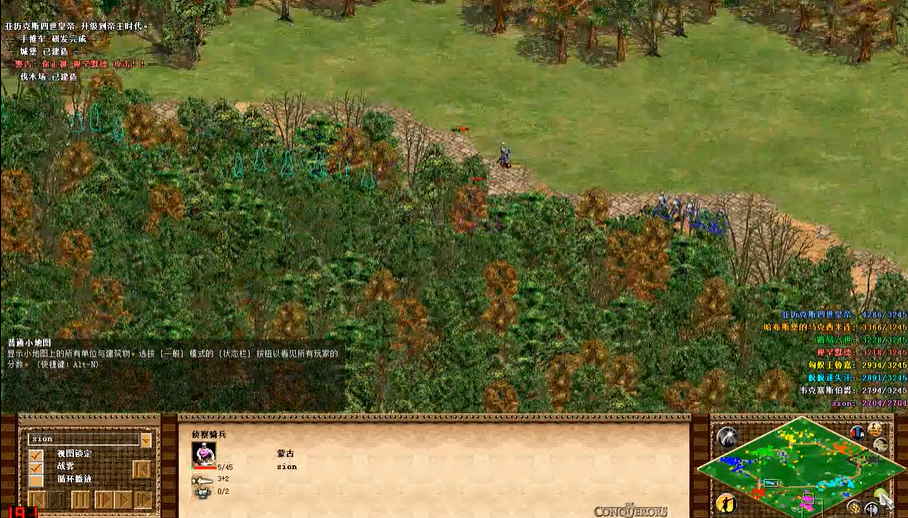
Task: Click the flare signal button beside minimap
Action: coord(726,437)
